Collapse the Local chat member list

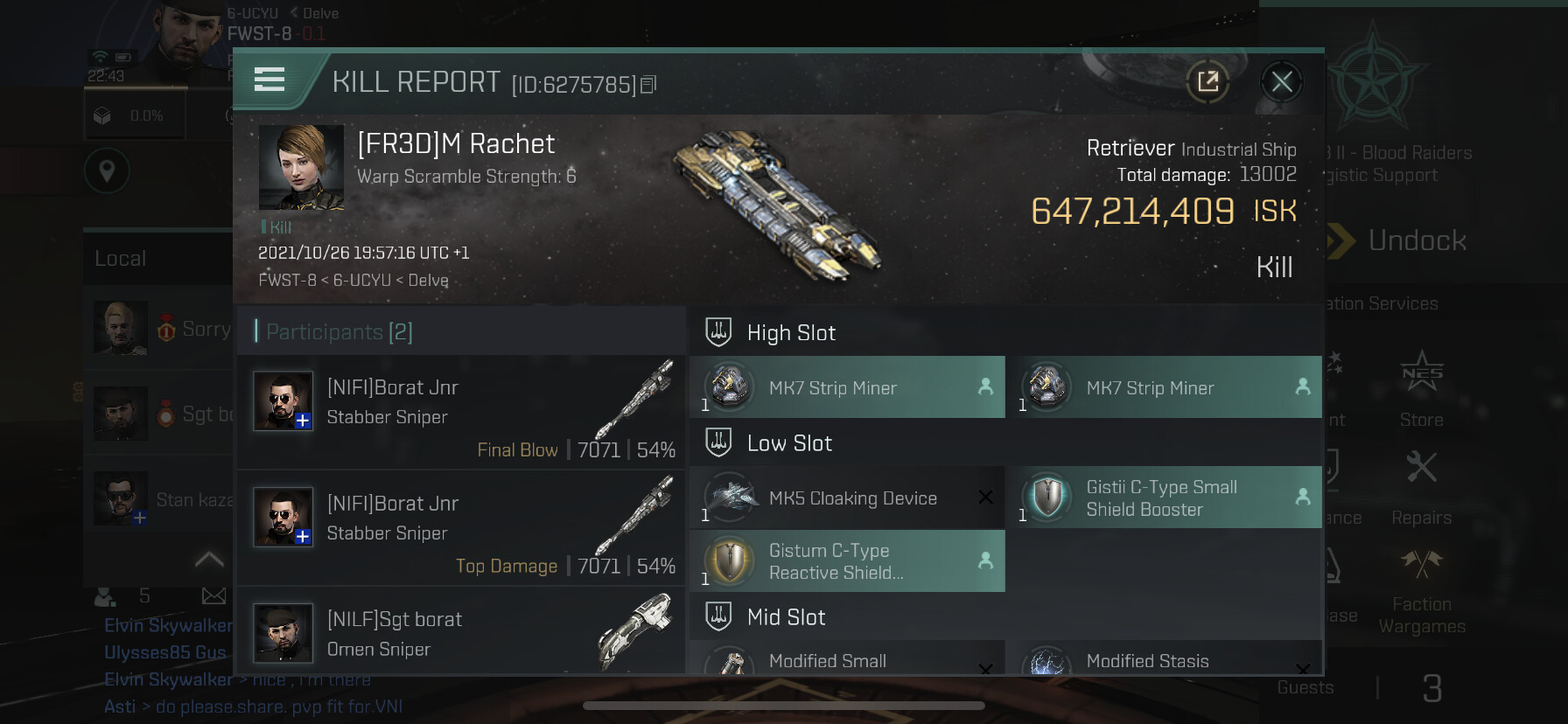(209, 560)
